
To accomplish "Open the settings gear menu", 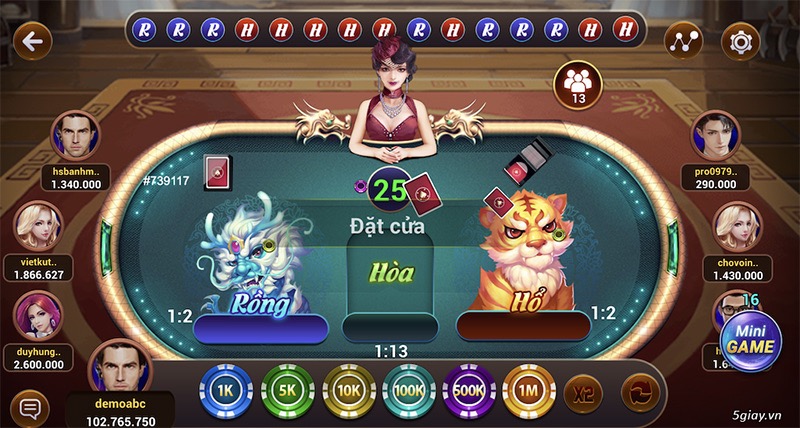I will 740,42.
